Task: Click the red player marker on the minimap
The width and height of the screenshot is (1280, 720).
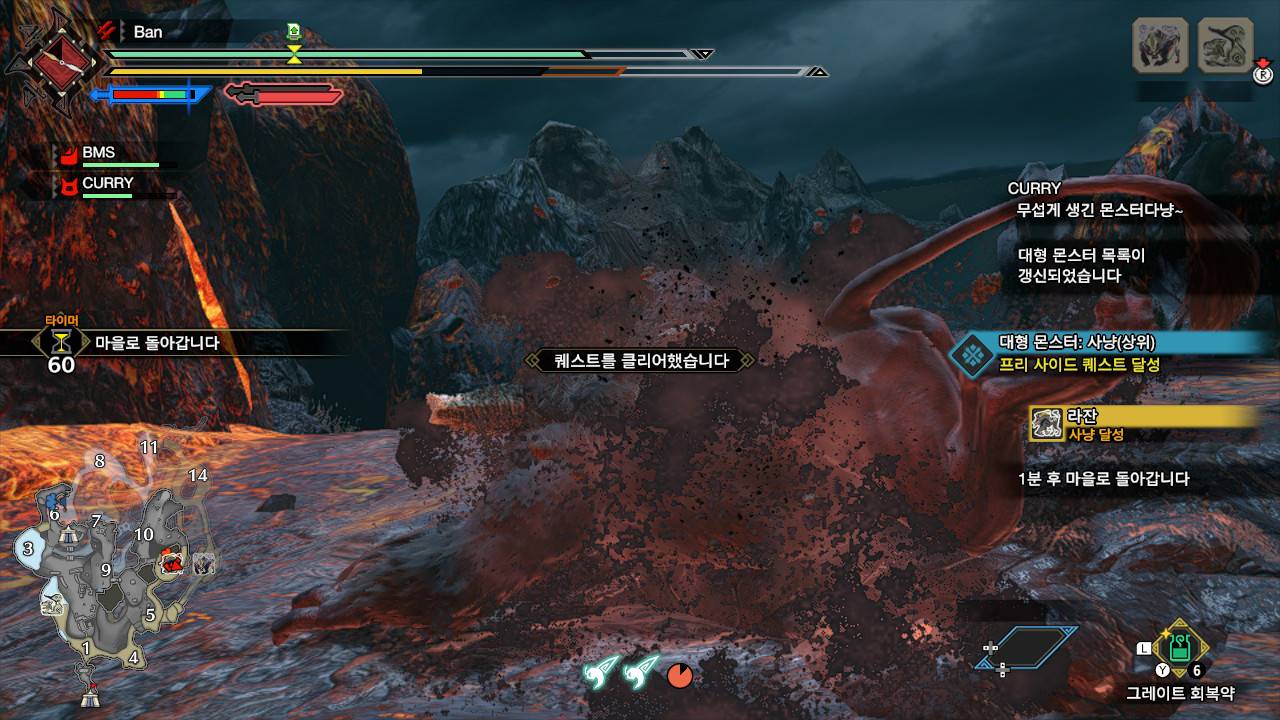Action: tap(172, 563)
